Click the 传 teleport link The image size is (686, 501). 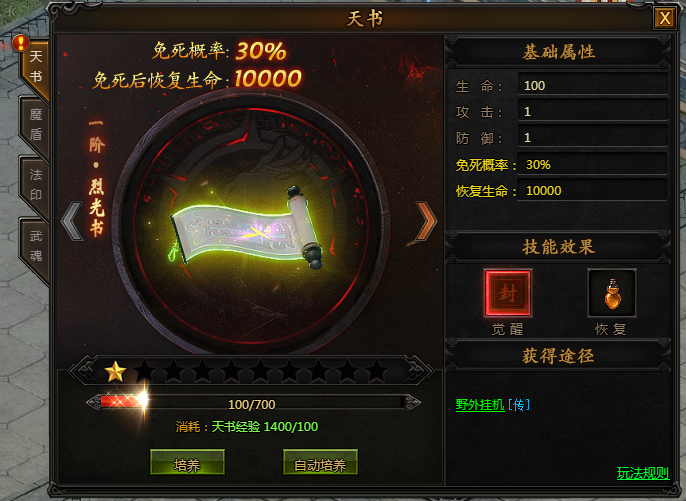click(519, 405)
